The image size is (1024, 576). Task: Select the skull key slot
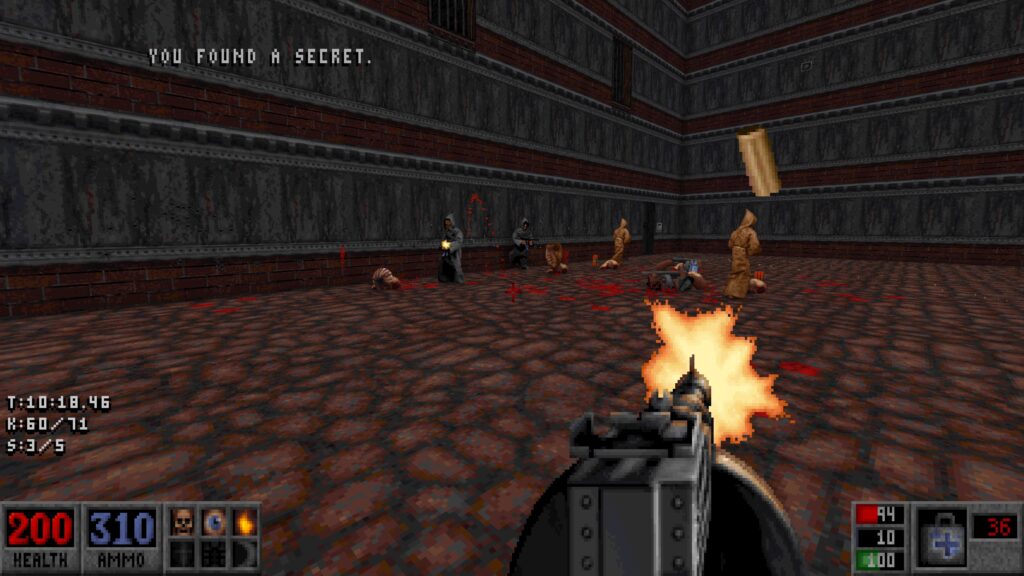pos(183,522)
